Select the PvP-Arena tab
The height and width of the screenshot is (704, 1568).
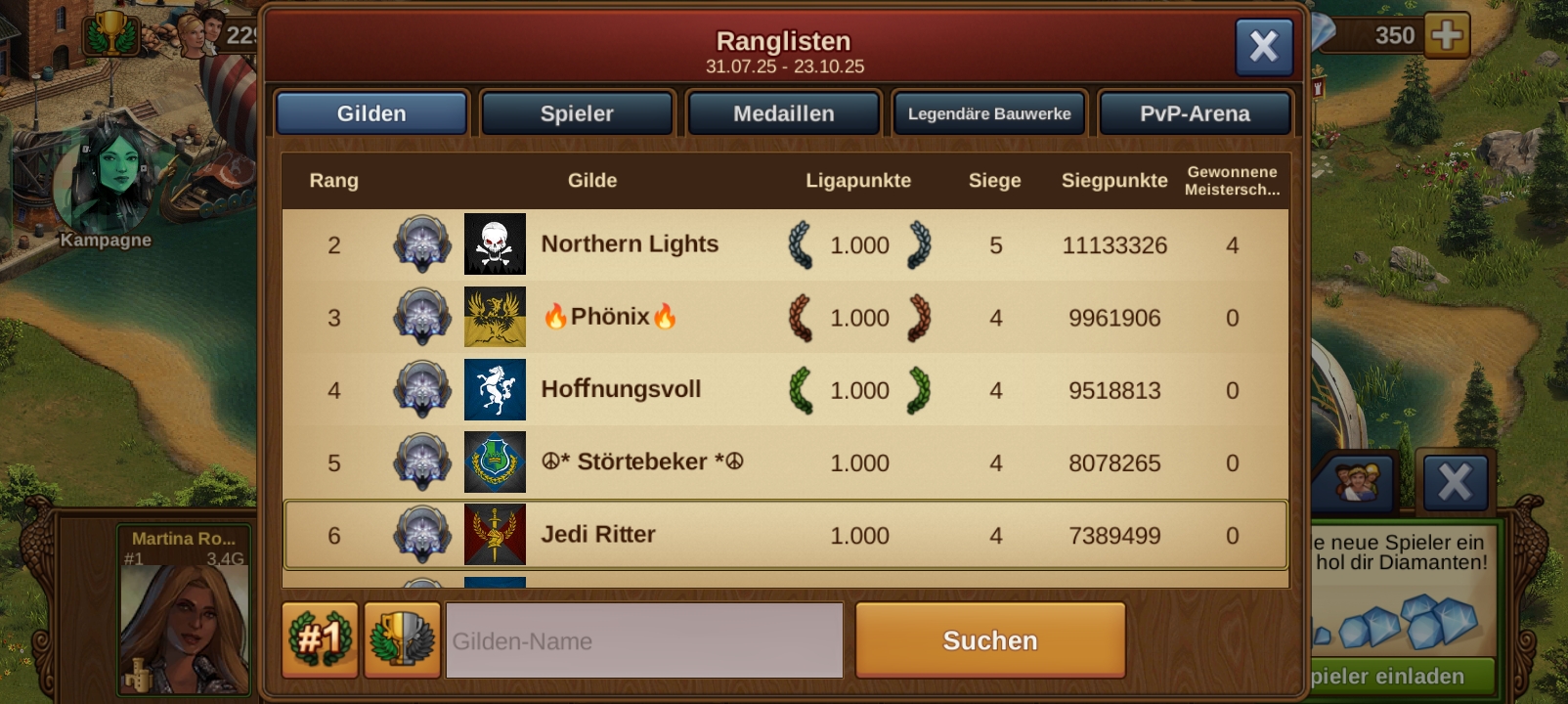(1195, 113)
